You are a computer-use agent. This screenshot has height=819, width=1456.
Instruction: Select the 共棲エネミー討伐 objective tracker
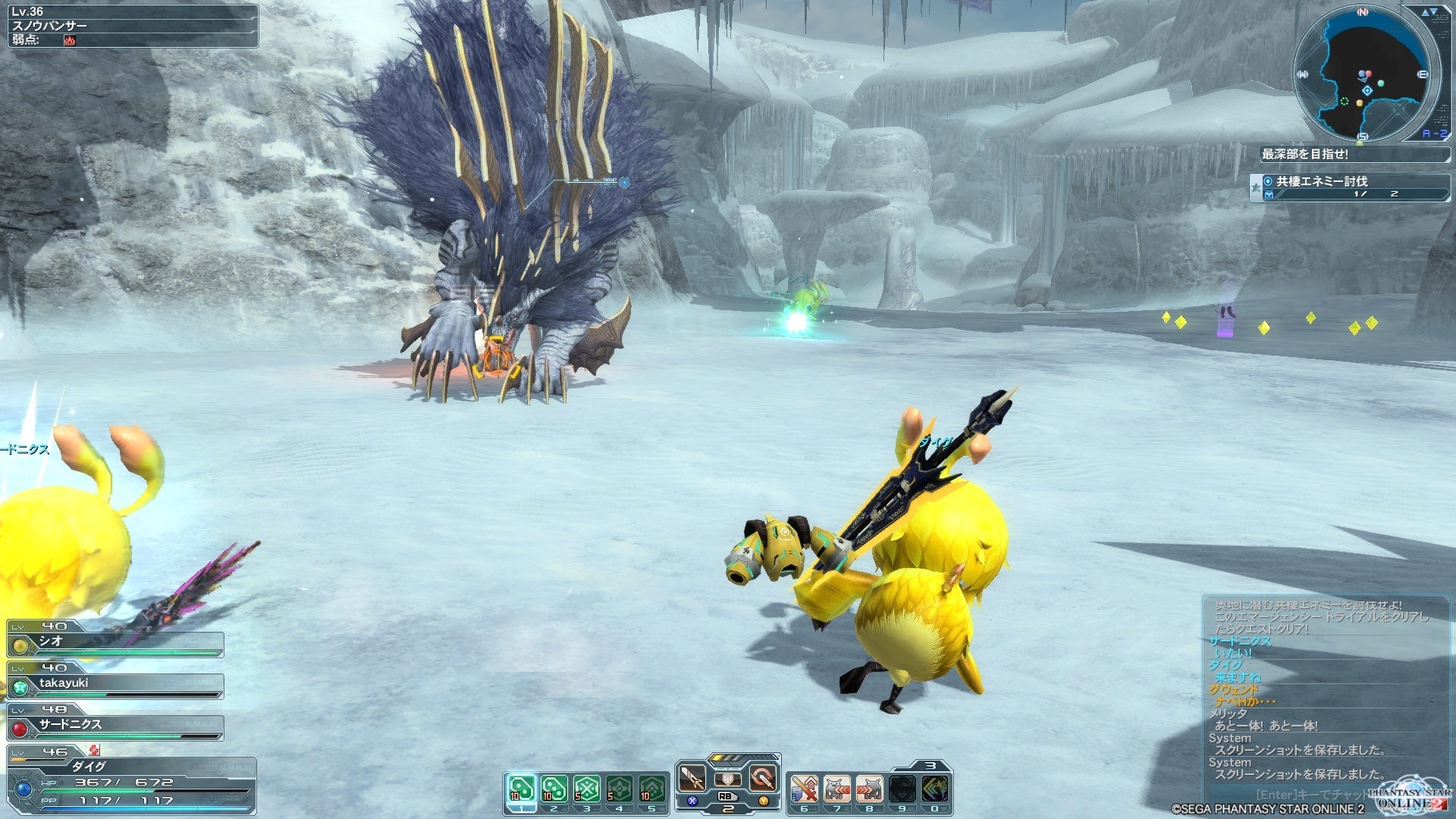(x=1350, y=187)
